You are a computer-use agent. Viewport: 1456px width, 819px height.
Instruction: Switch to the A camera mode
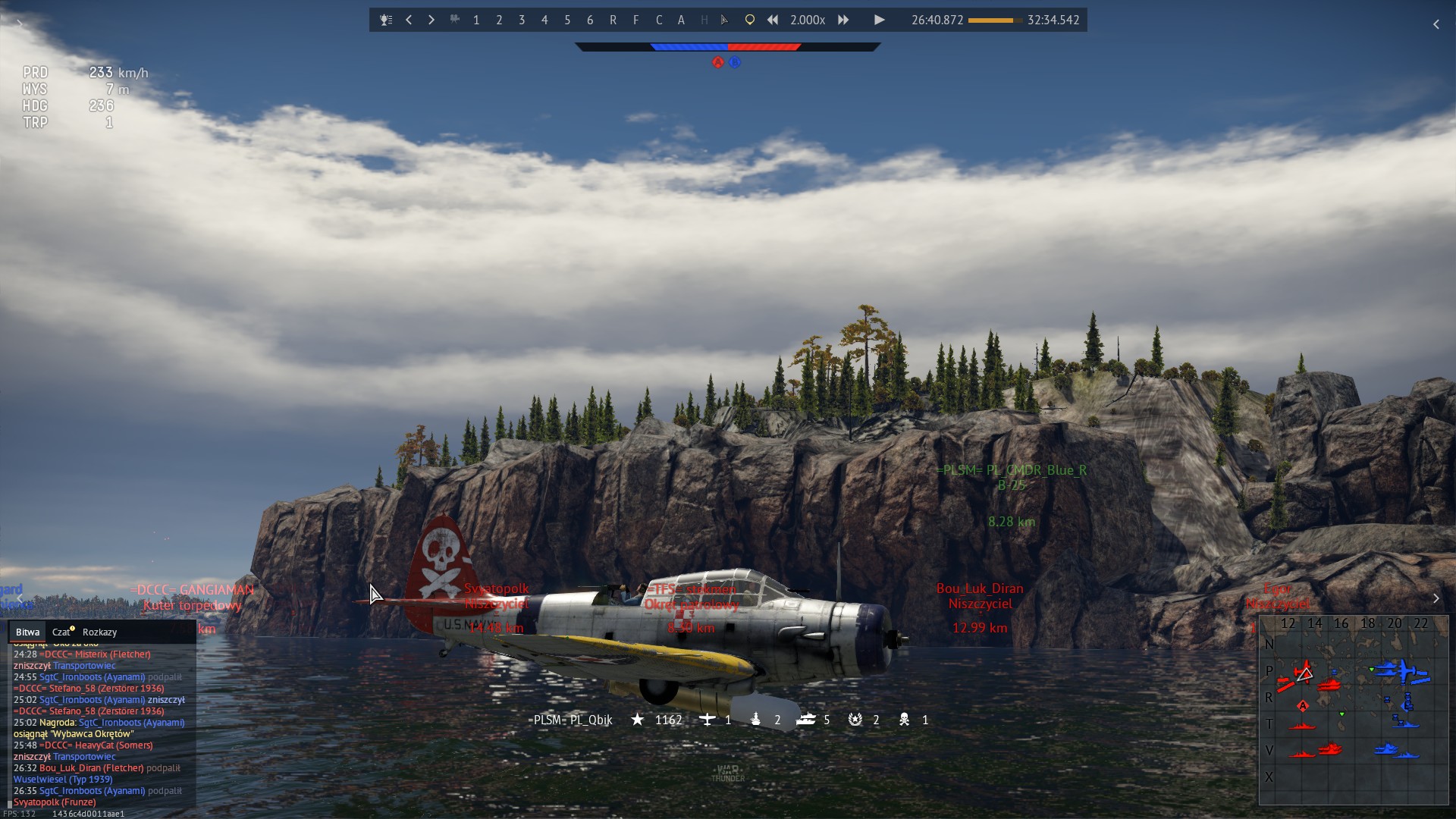(681, 20)
